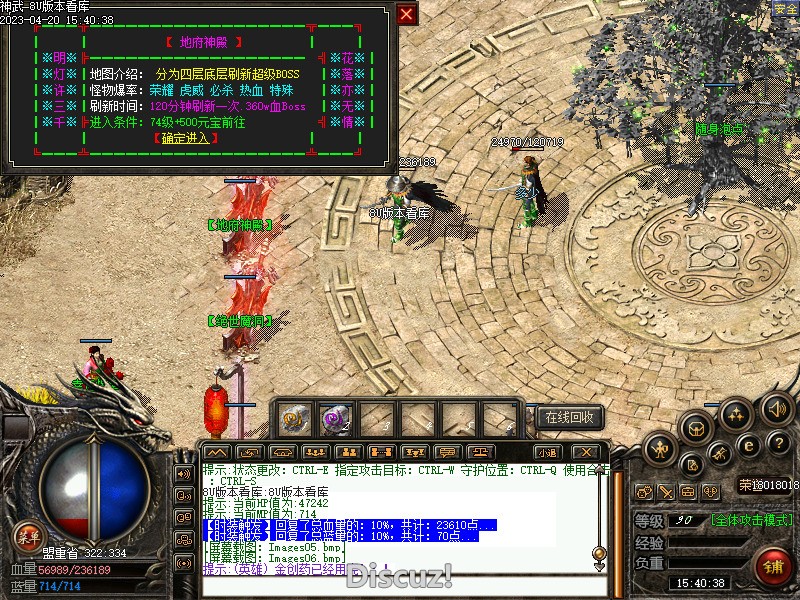Open the bag chest icon
The image size is (800, 600).
(x=696, y=428)
